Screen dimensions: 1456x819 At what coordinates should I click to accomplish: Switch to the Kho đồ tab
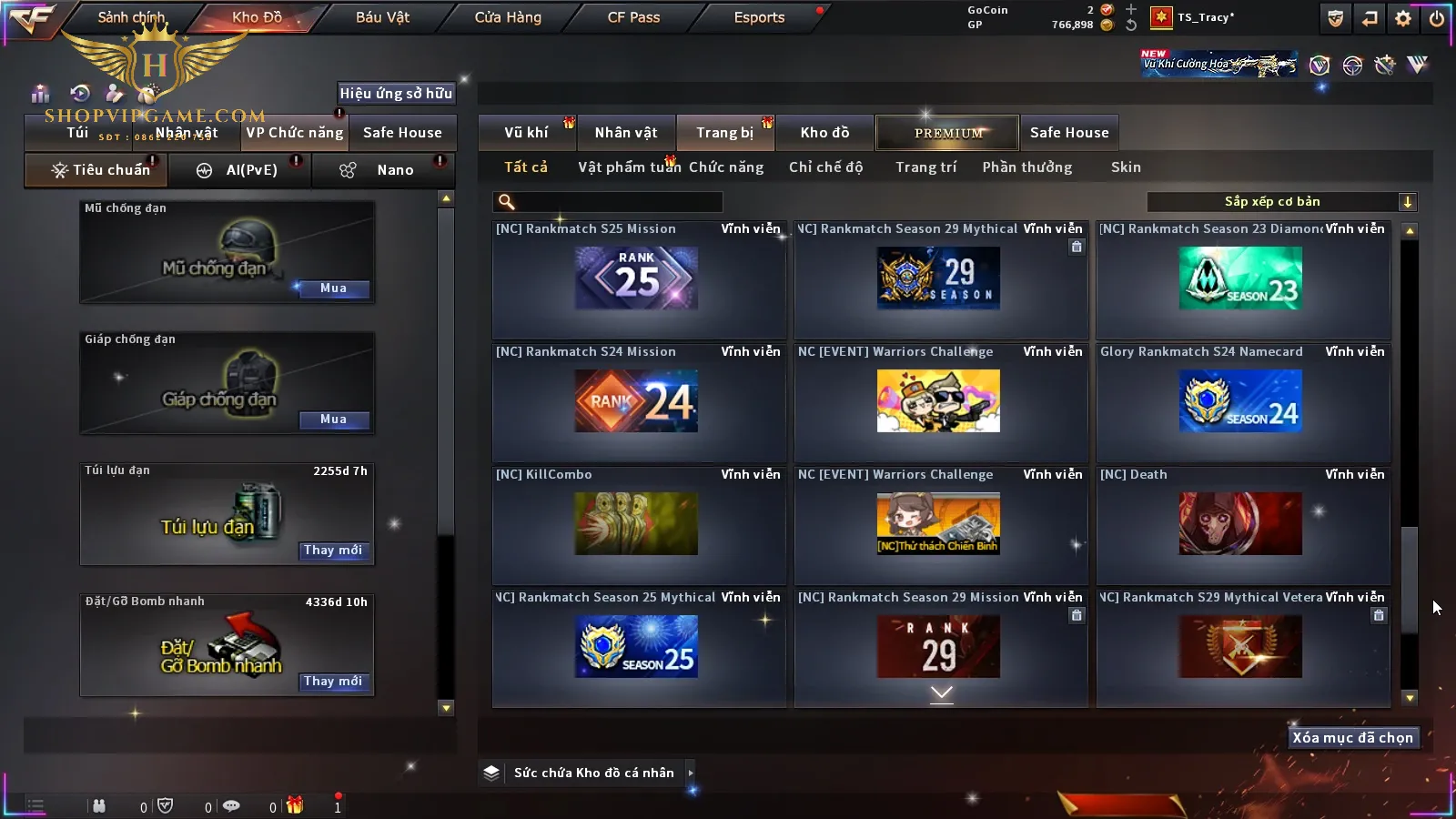[x=824, y=133]
